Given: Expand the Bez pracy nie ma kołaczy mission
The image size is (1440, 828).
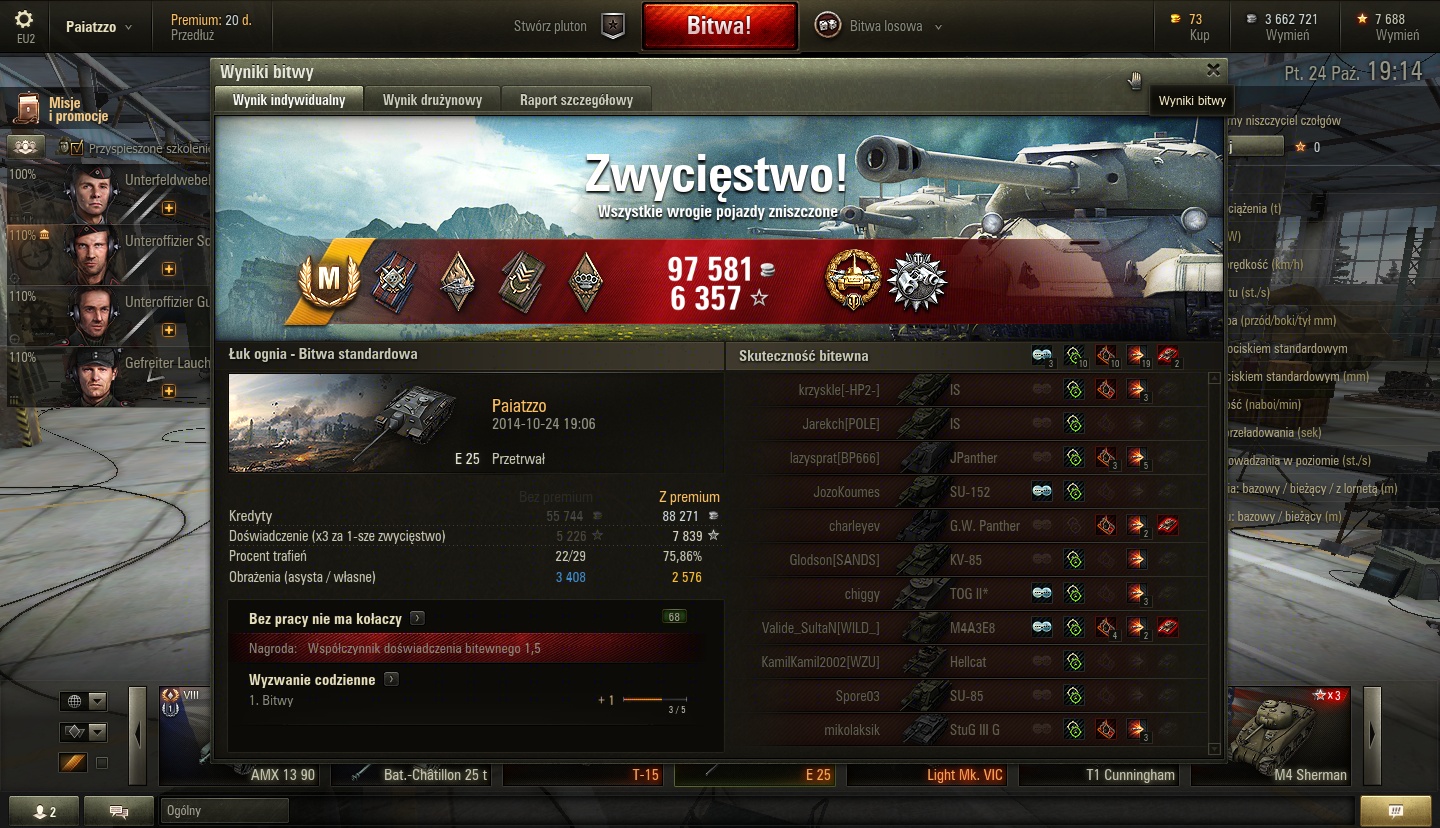Looking at the screenshot, I should click(417, 618).
